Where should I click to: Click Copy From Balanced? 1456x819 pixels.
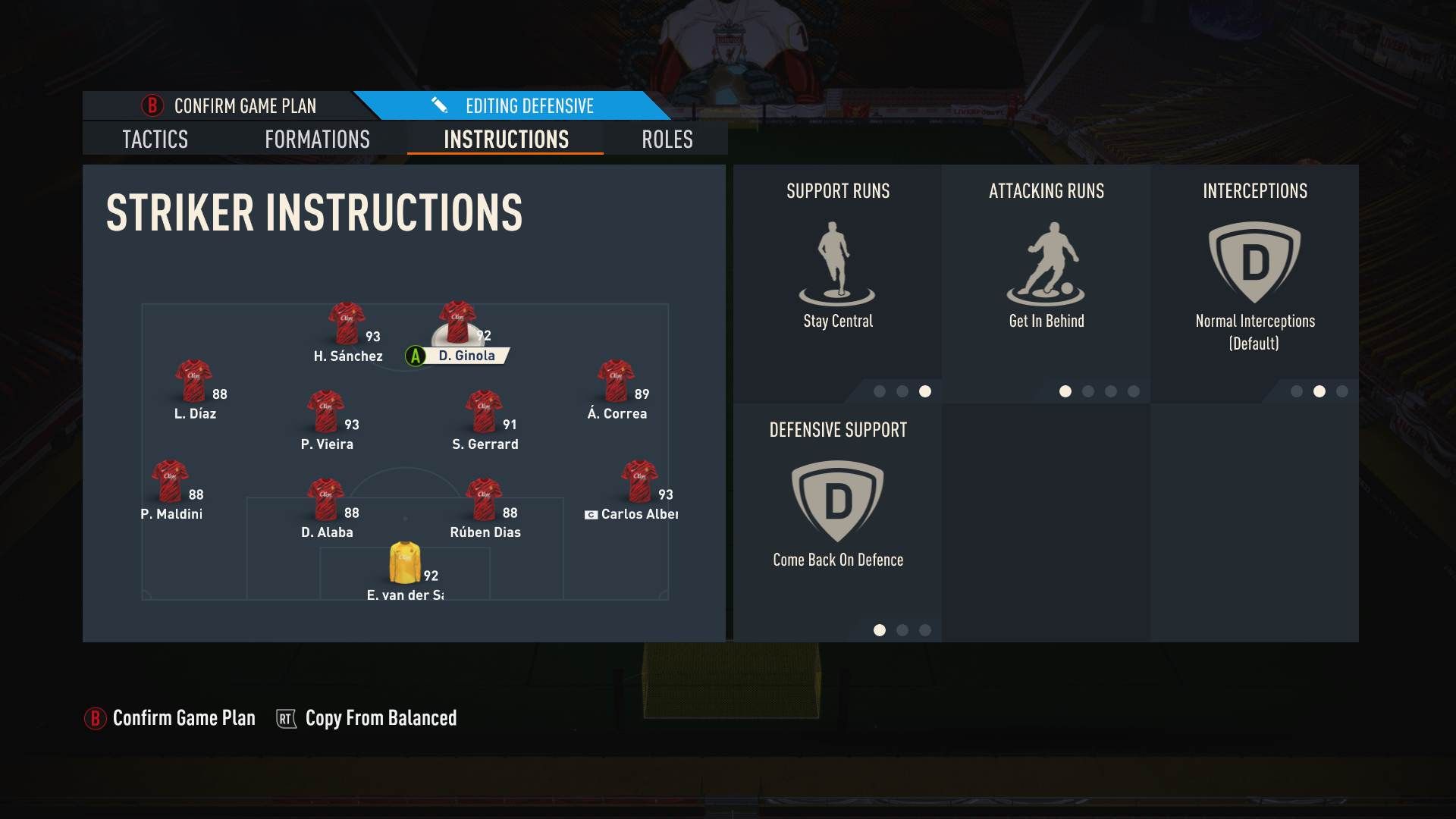(380, 718)
